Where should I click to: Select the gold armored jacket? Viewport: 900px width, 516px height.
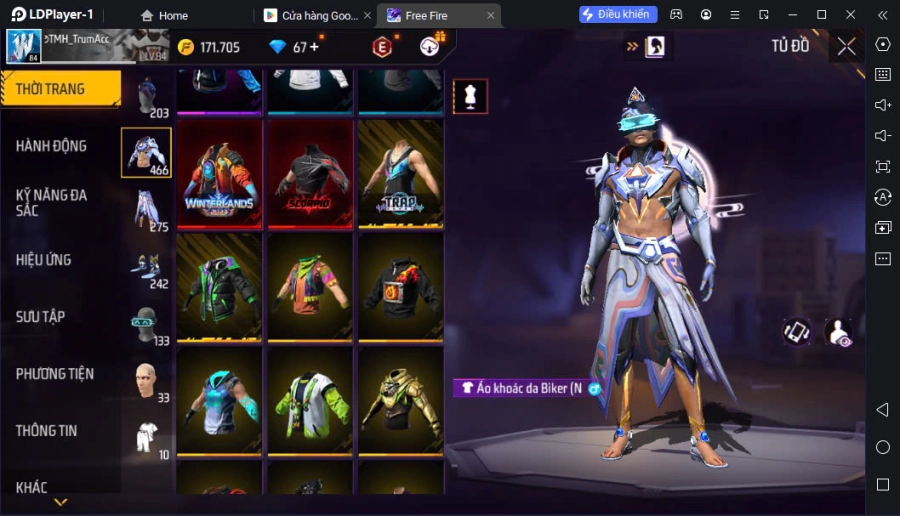[x=400, y=401]
